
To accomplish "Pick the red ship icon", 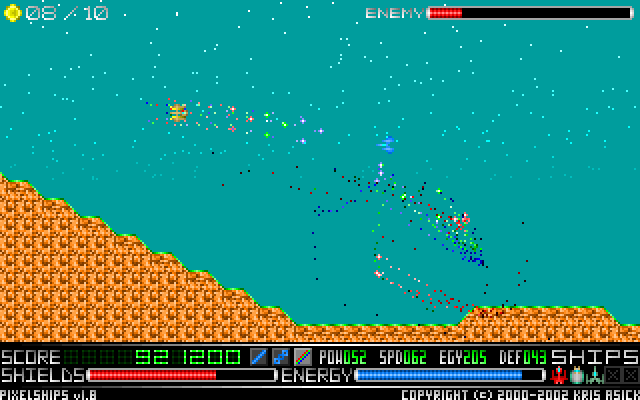I will pyautogui.click(x=558, y=375).
